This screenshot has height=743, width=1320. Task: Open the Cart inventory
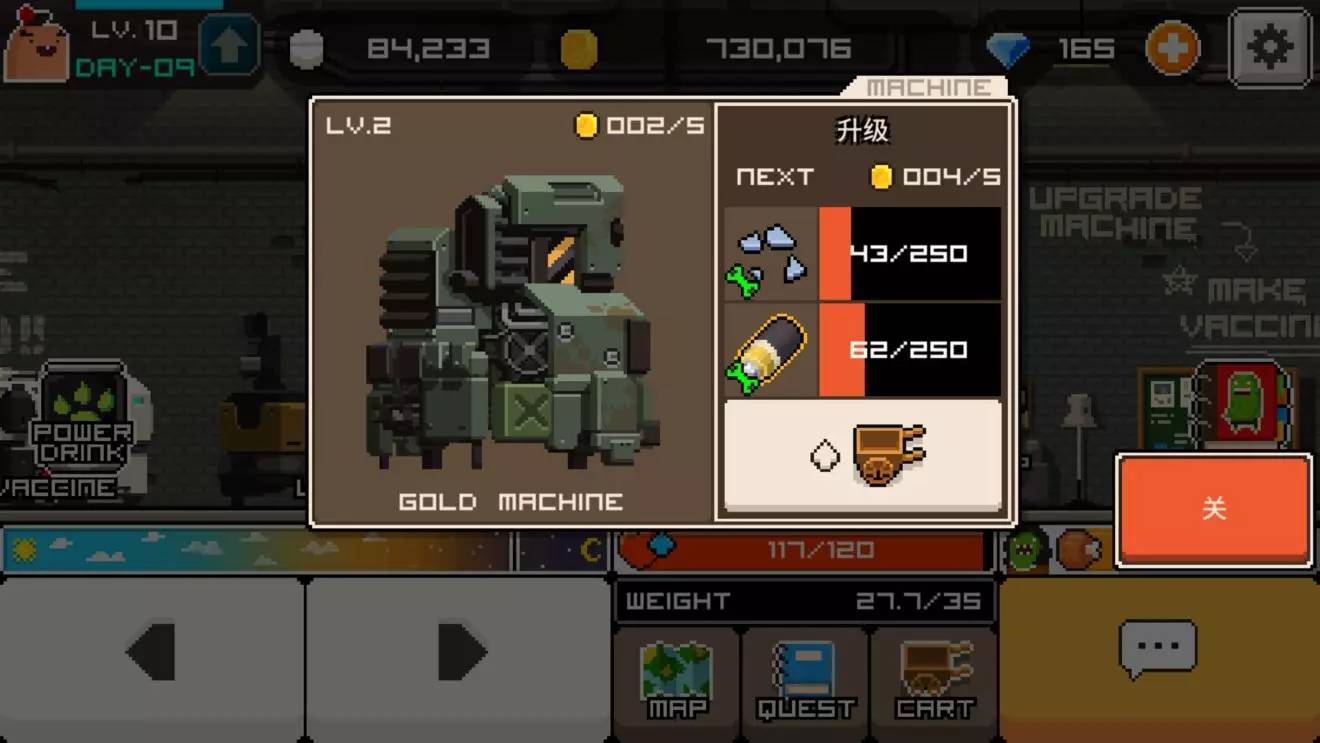[x=934, y=680]
